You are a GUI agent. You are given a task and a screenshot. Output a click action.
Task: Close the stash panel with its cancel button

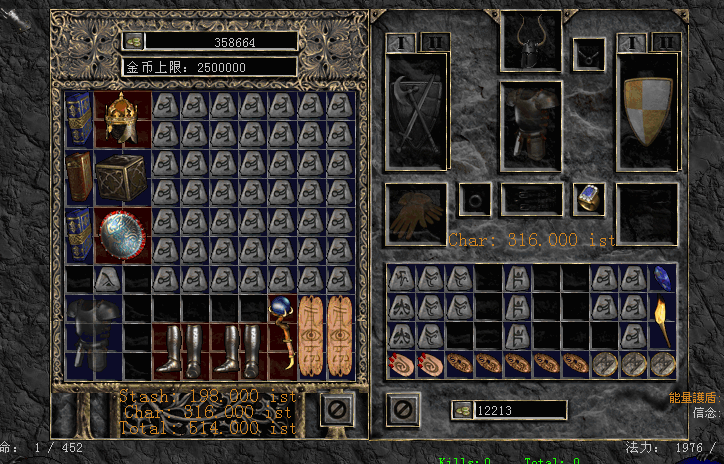tap(337, 408)
